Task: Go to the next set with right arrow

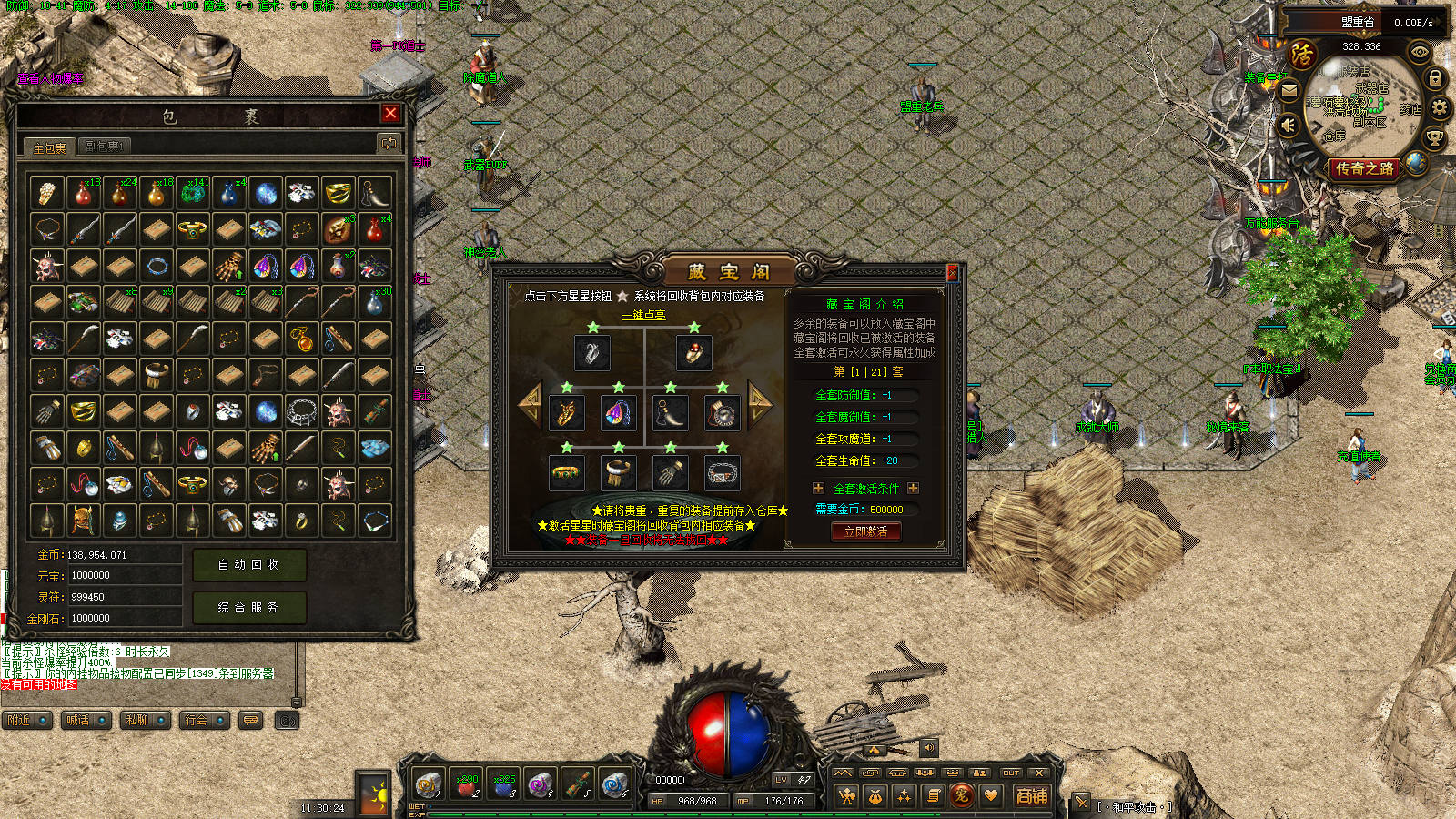Action: coord(759,401)
